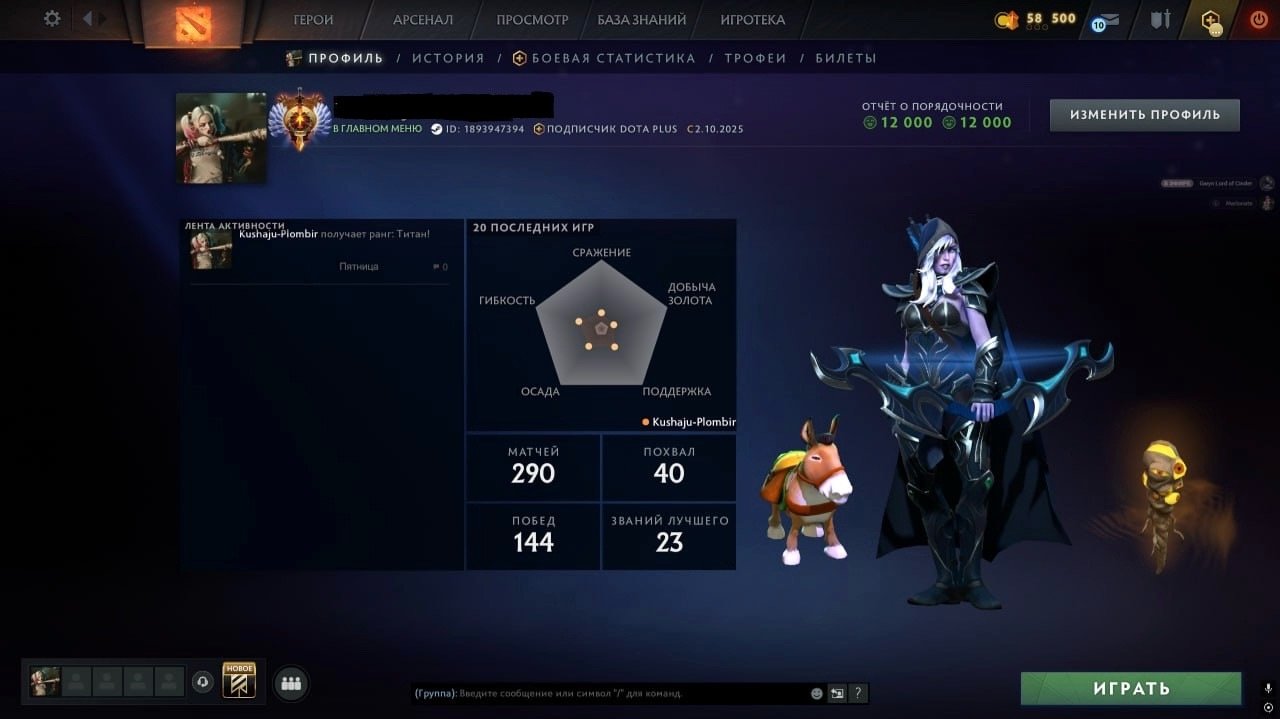Start matchmaking with the ИГРАТЬ button

click(1131, 689)
